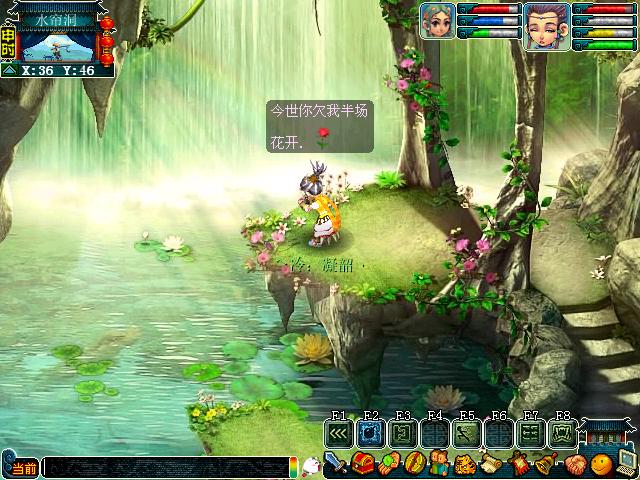The image size is (640, 480).
Task: Select the blue-haired companion portrait
Action: pos(437,20)
